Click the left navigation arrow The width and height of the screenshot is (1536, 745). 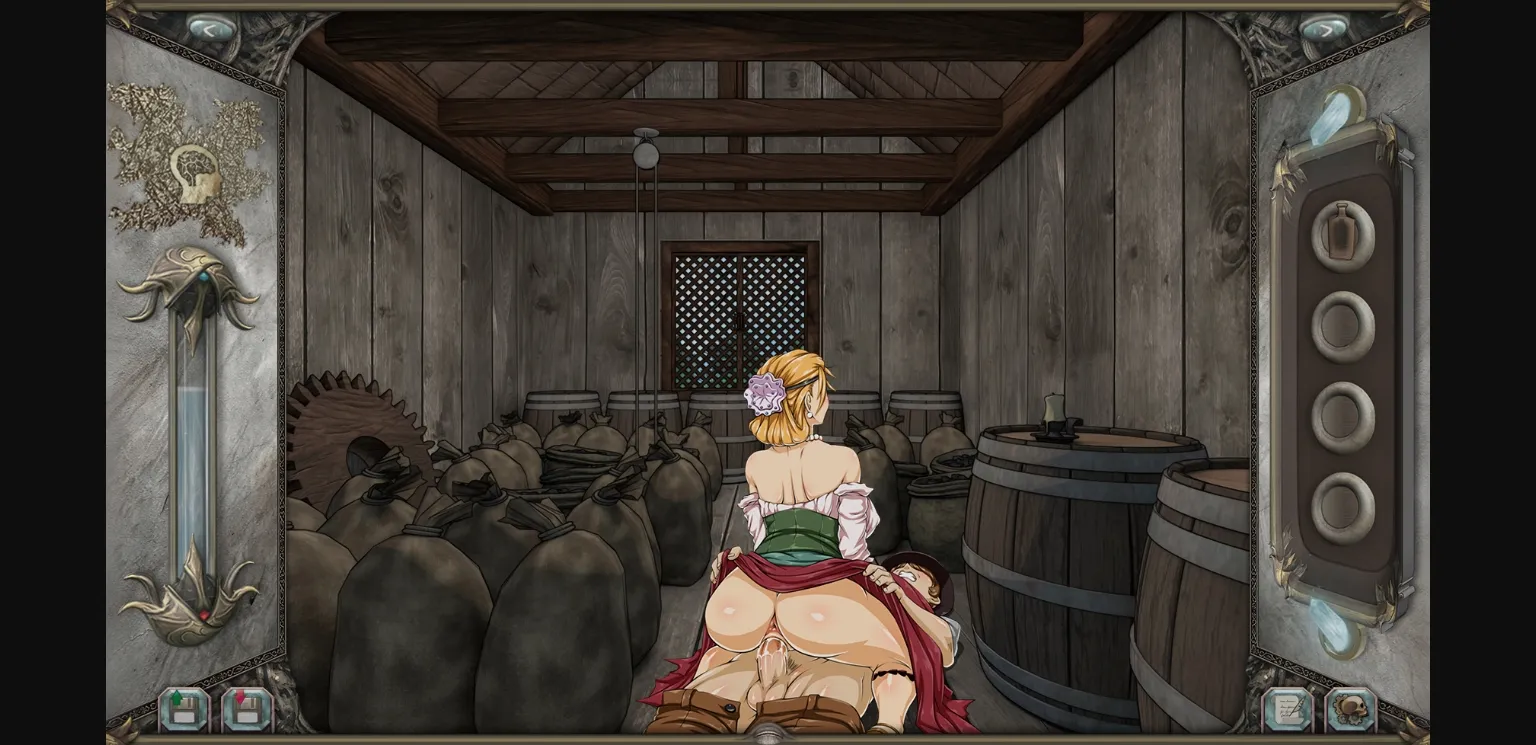210,30
